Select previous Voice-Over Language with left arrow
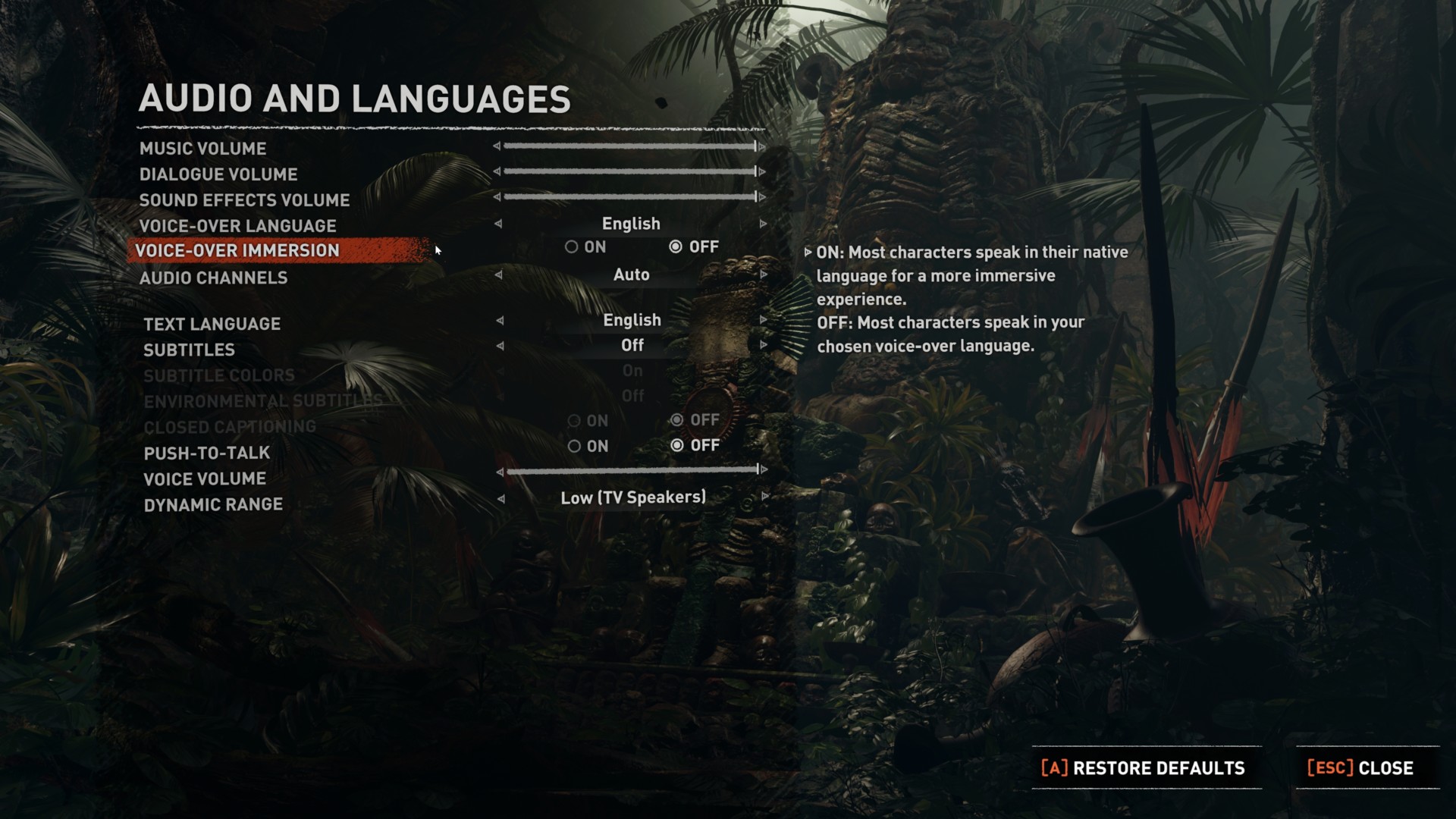 (498, 224)
